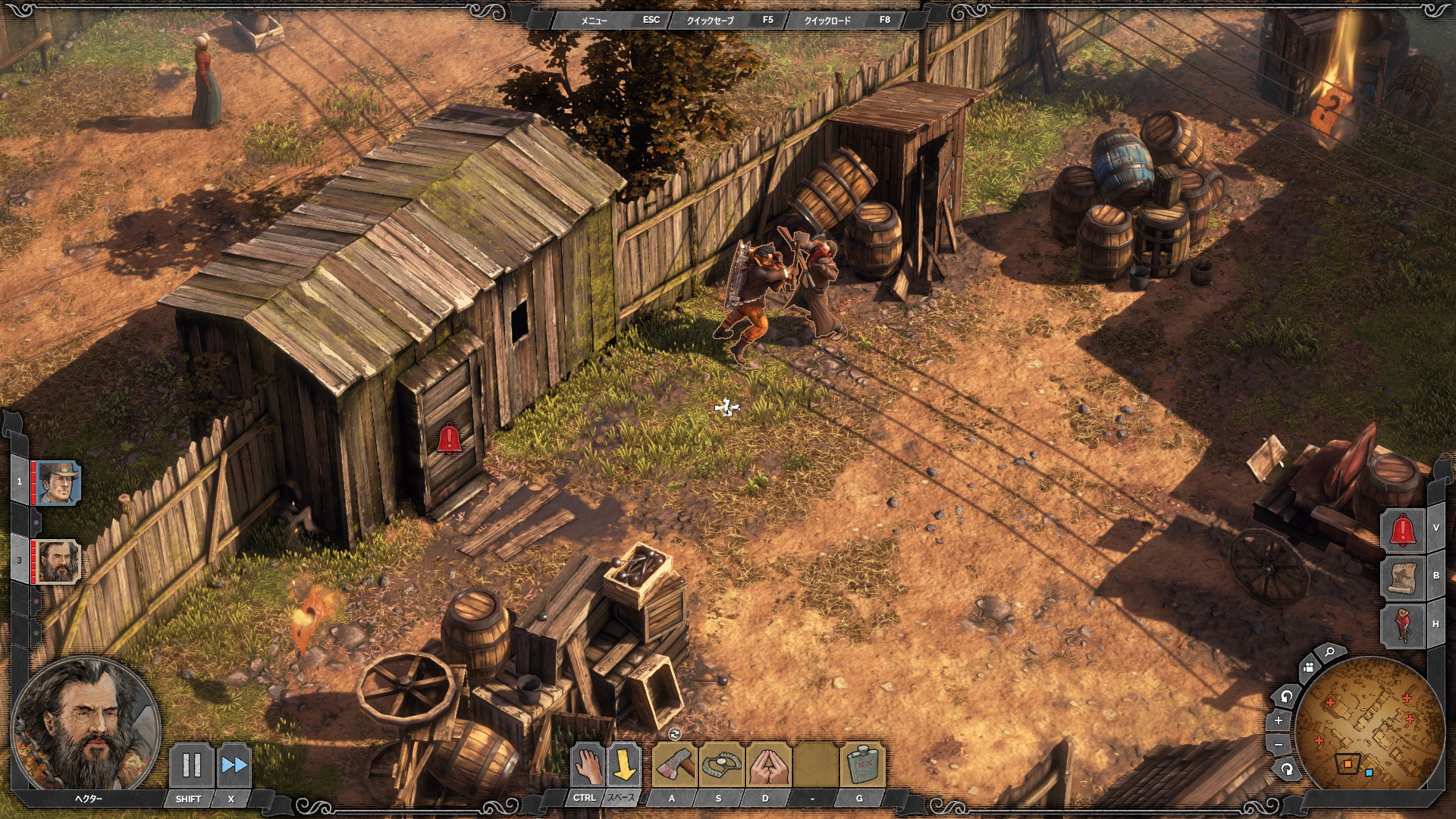1456x819 pixels.
Task: Zoom in with the minimap plus button
Action: 1279,720
